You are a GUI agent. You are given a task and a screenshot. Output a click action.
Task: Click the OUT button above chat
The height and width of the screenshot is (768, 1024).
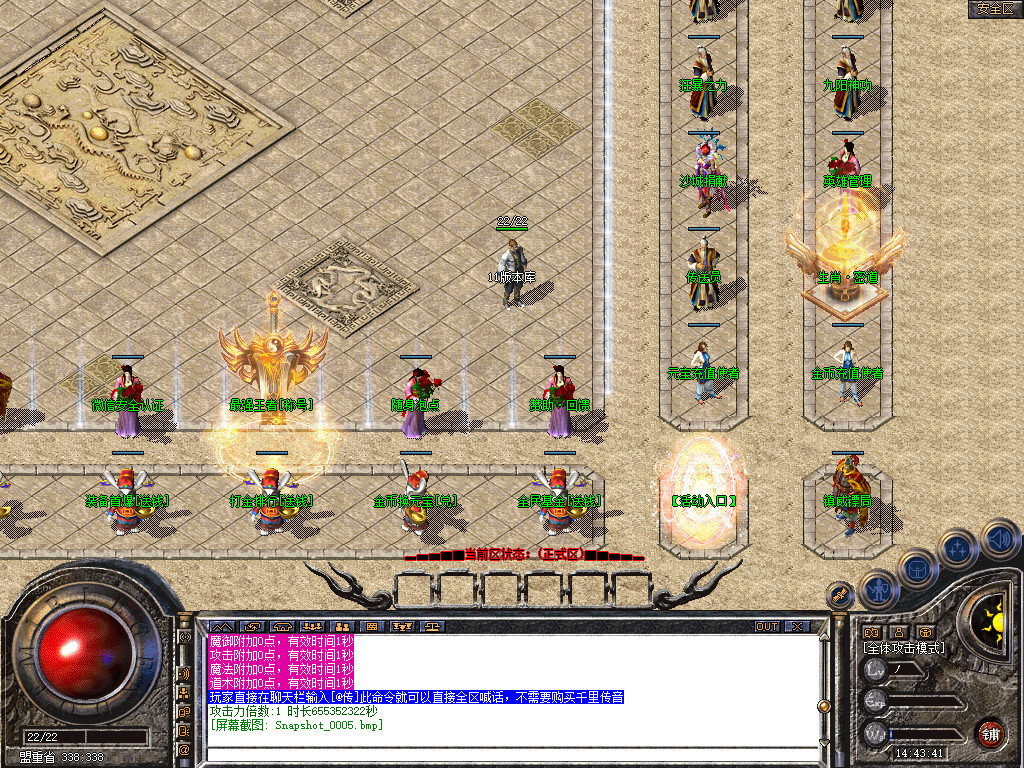tap(766, 627)
